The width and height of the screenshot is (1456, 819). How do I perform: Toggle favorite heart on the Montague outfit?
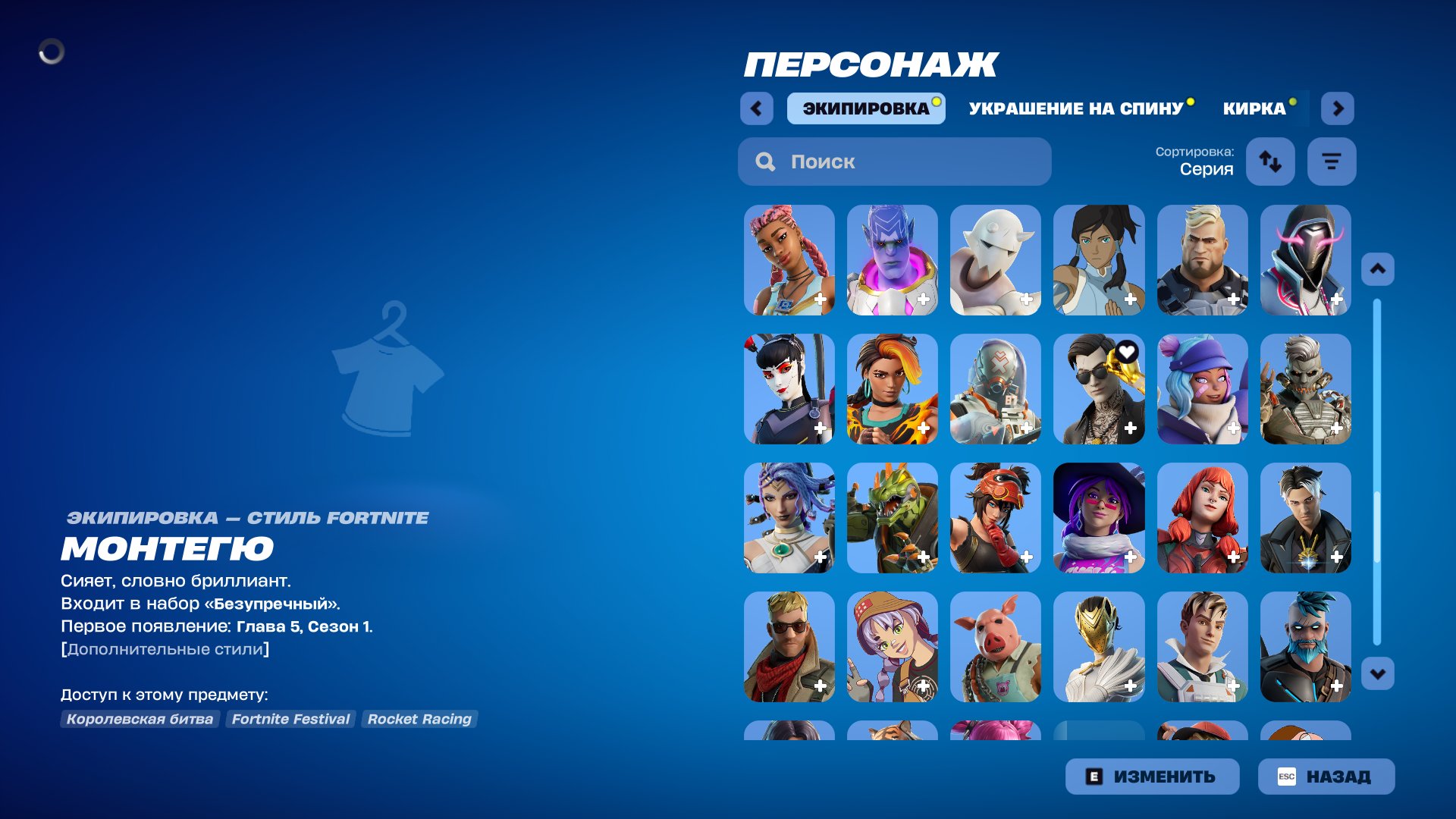(x=1126, y=351)
